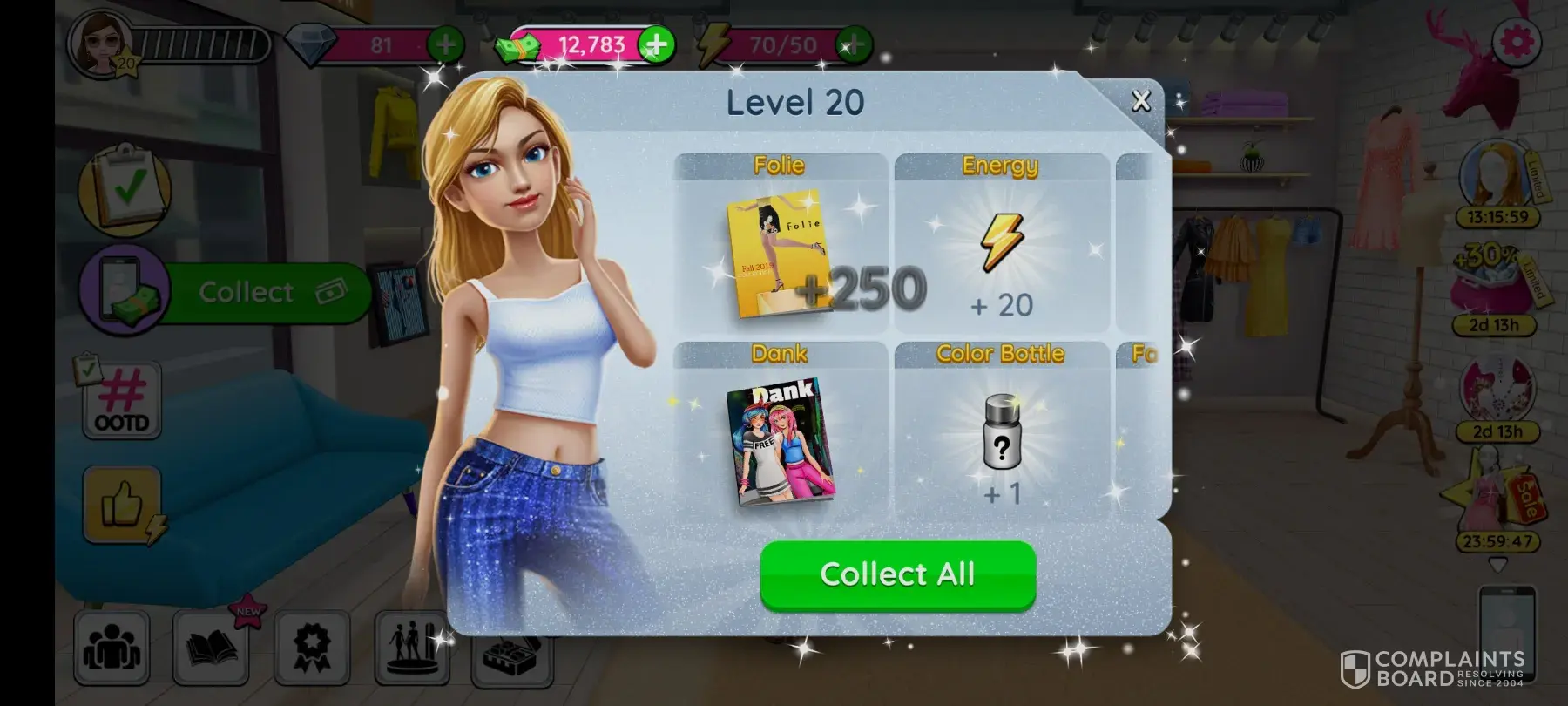Open the friends group icon
Viewport: 1568px width, 706px height.
[112, 648]
